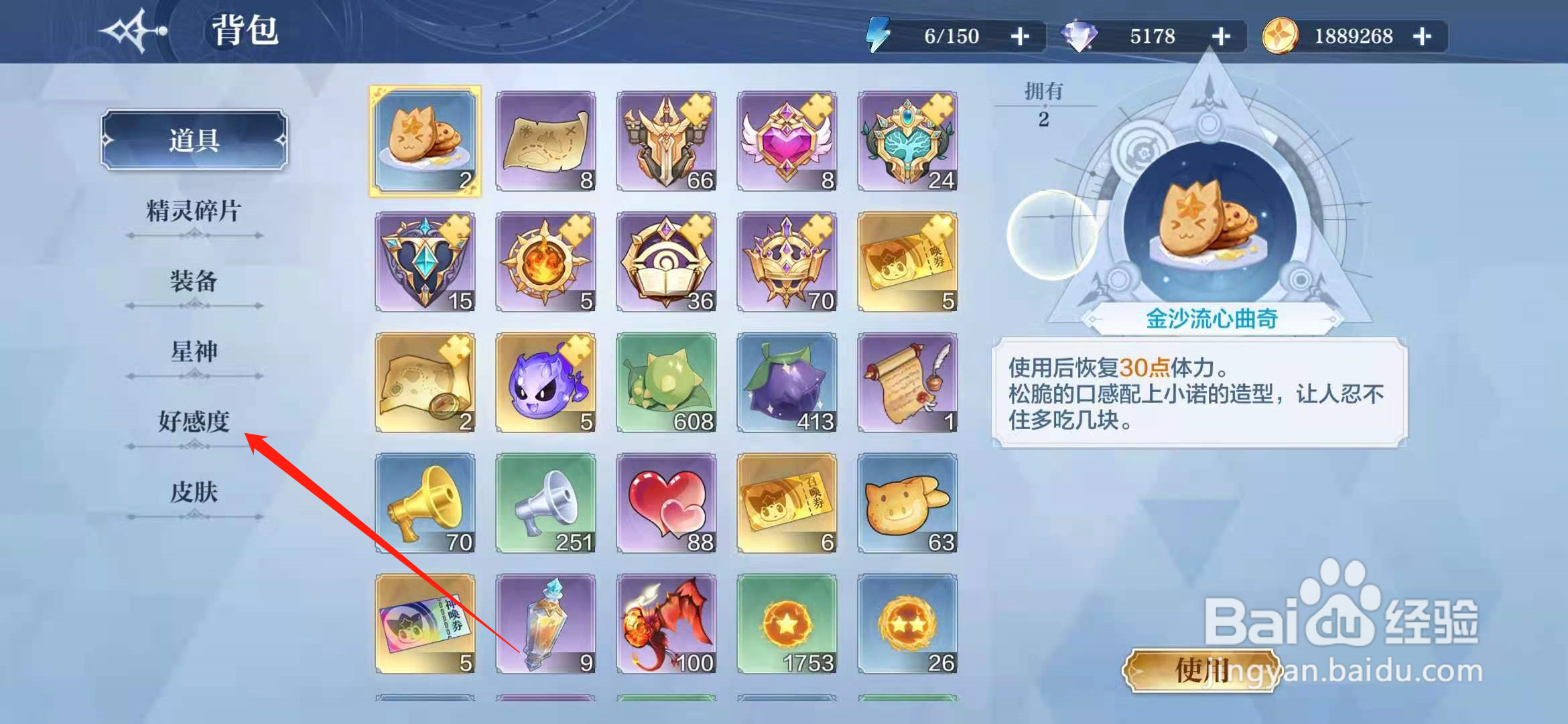Select the 召唤券 summon ticket with count 6
The width and height of the screenshot is (1568, 724).
click(787, 501)
